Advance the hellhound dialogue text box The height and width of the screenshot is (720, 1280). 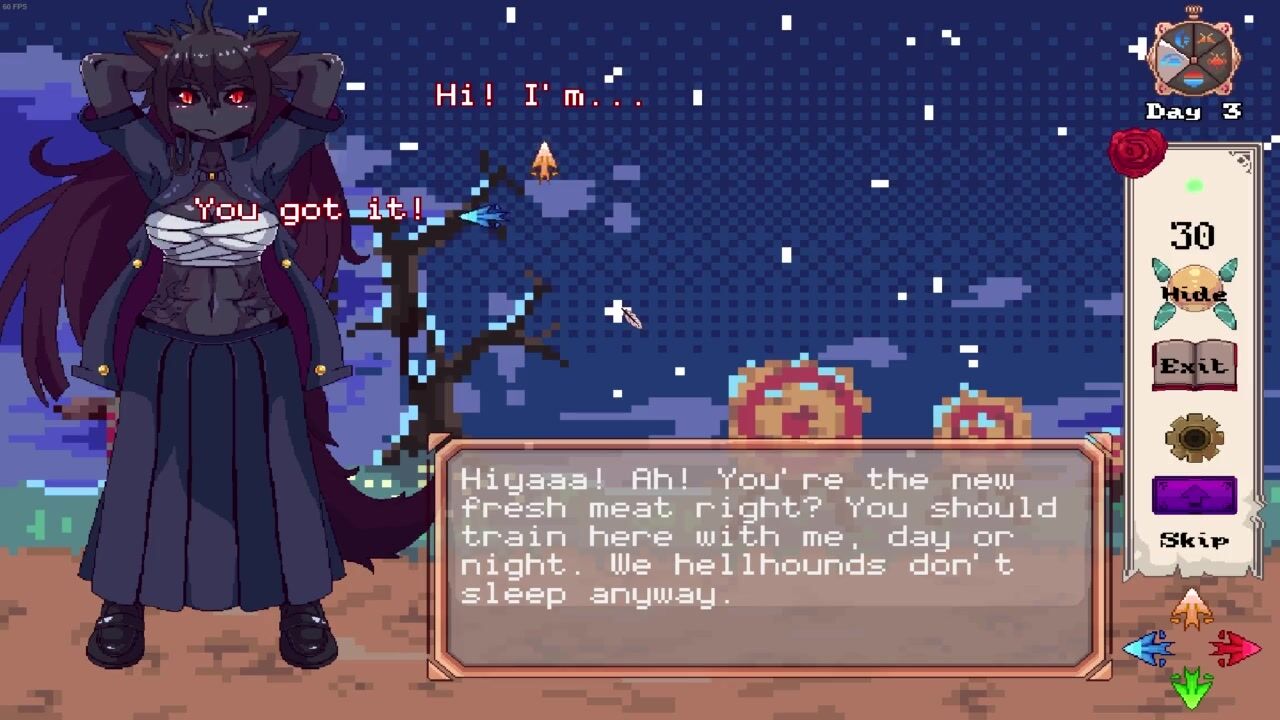tap(770, 557)
